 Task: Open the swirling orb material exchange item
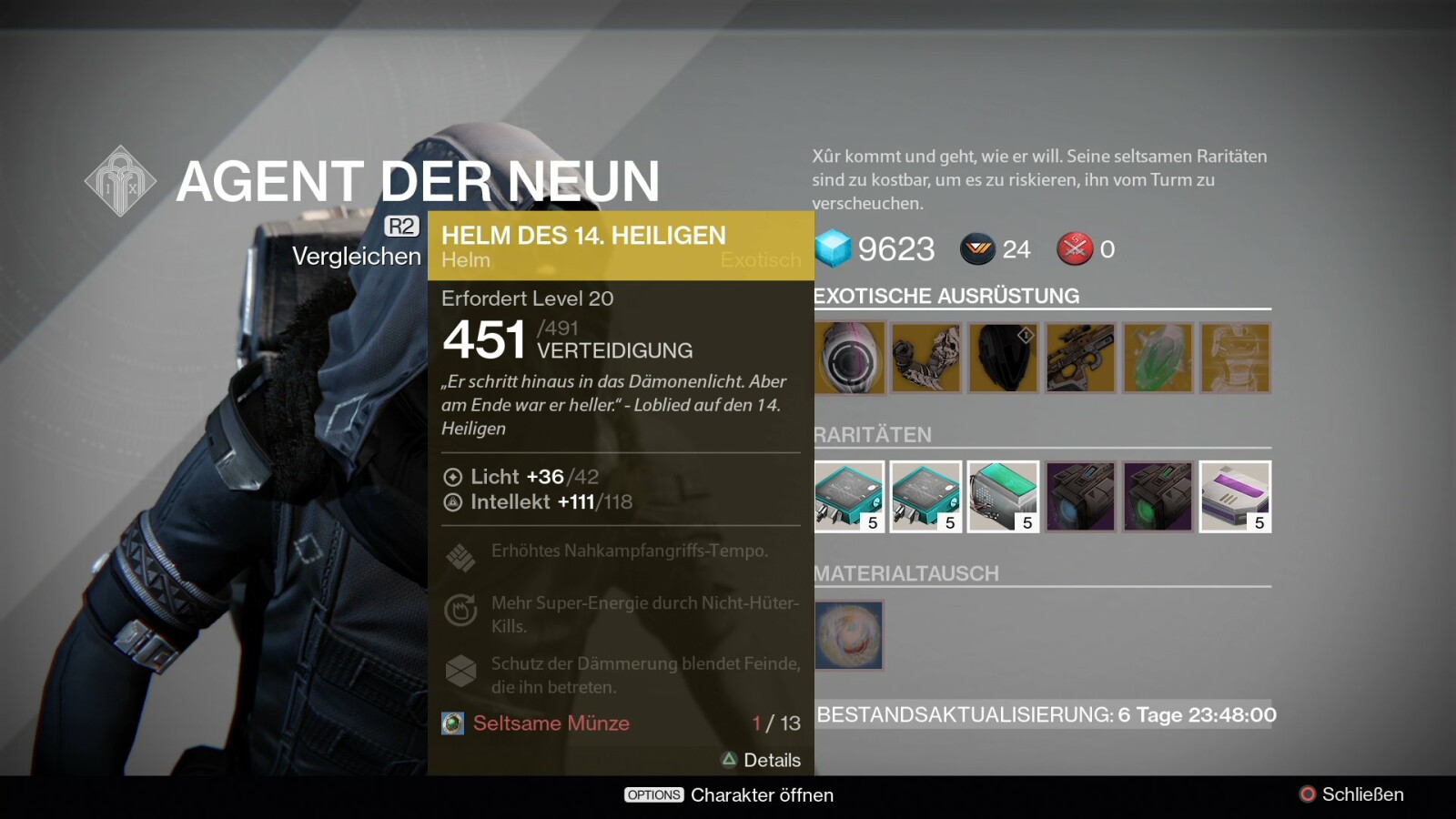pyautogui.click(x=849, y=635)
